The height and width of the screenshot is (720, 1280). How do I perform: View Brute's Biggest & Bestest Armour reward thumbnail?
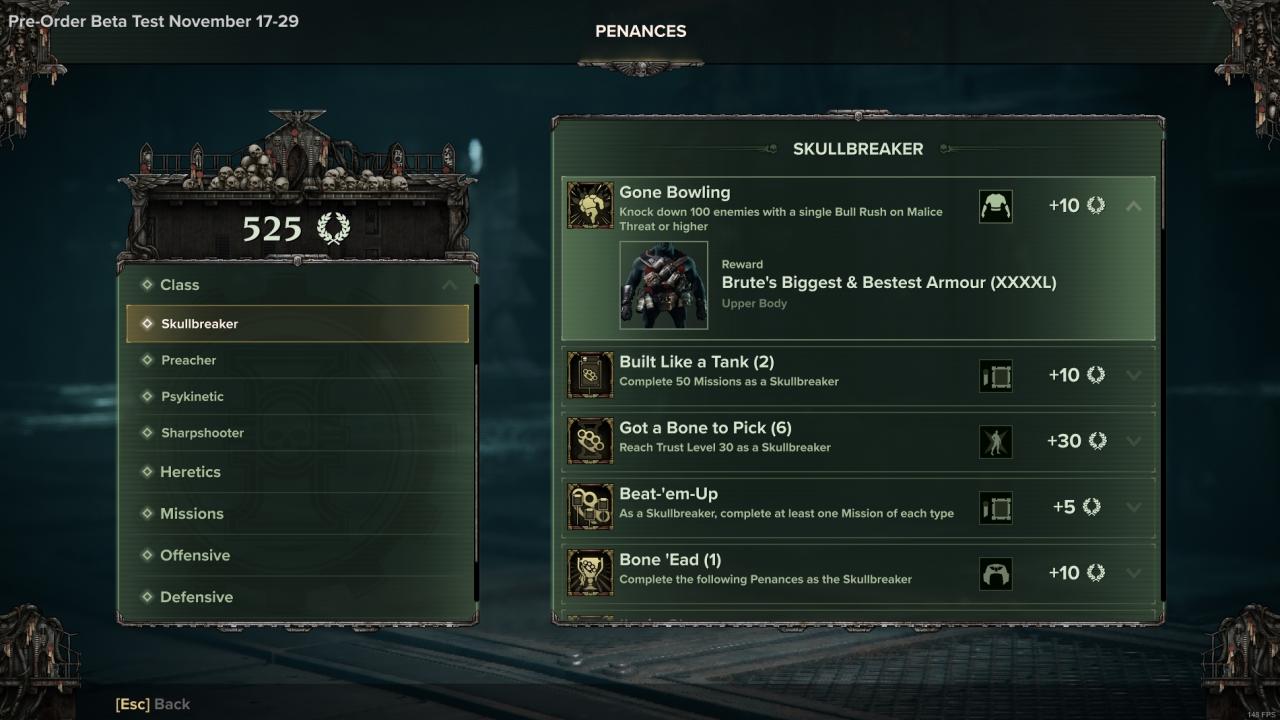click(664, 285)
